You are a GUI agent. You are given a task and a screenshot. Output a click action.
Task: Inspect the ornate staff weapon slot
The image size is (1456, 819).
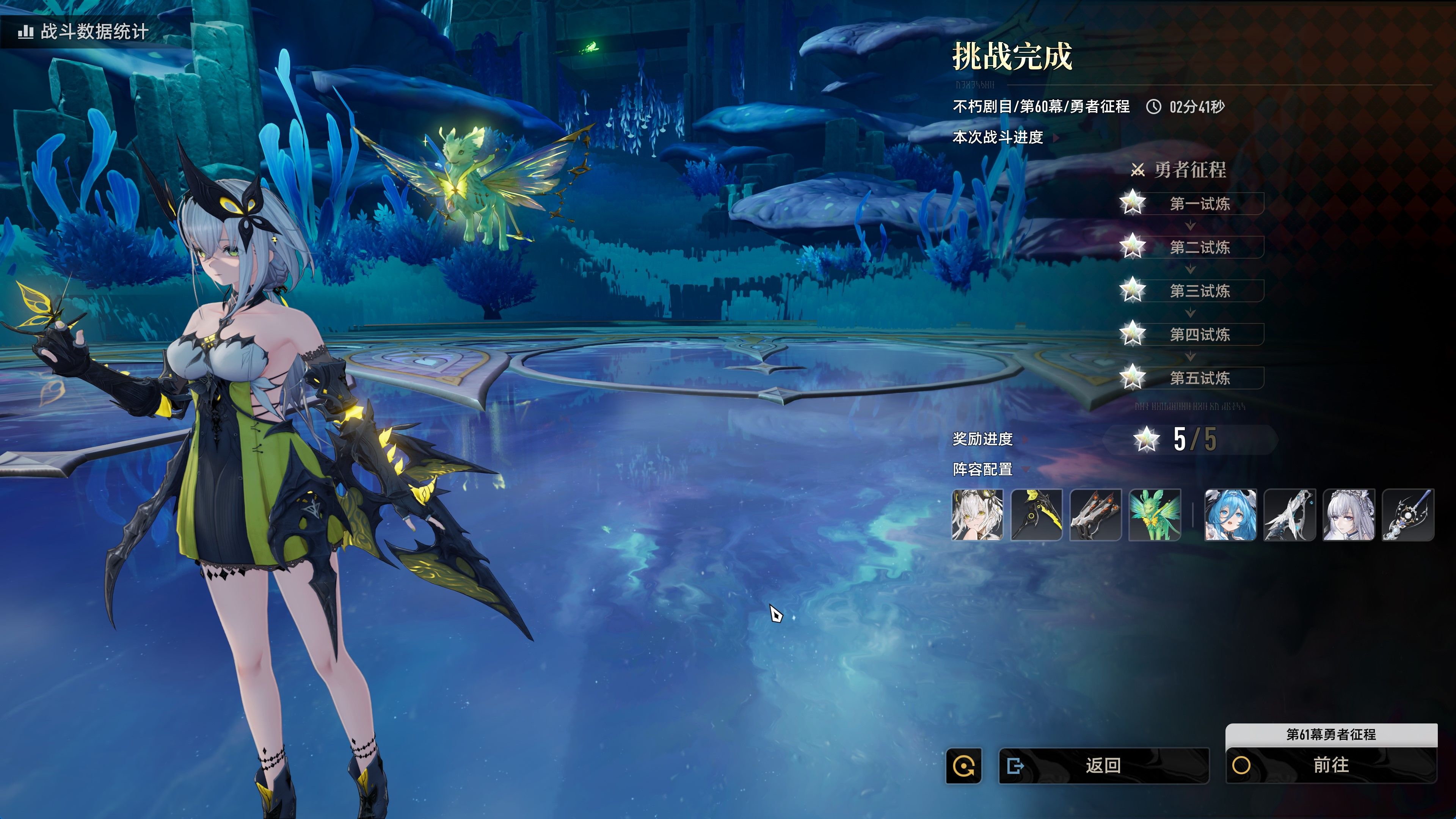(x=1408, y=515)
